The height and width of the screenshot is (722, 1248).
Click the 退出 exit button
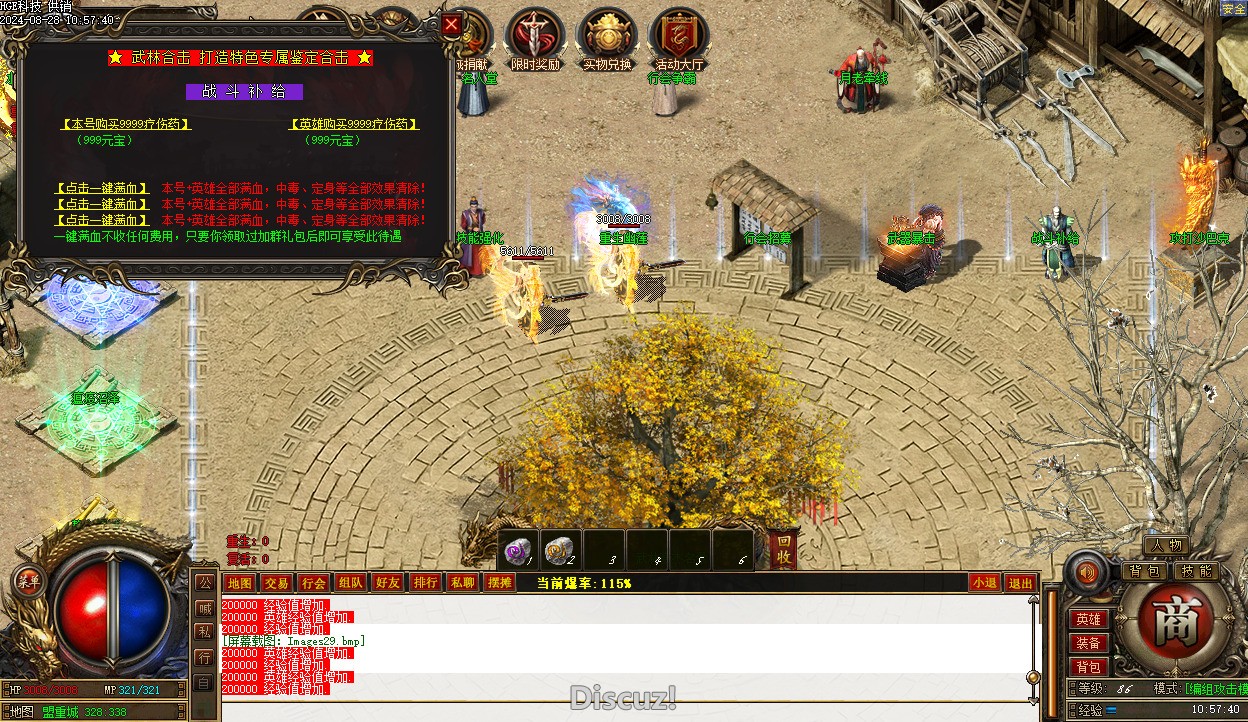[x=1020, y=583]
